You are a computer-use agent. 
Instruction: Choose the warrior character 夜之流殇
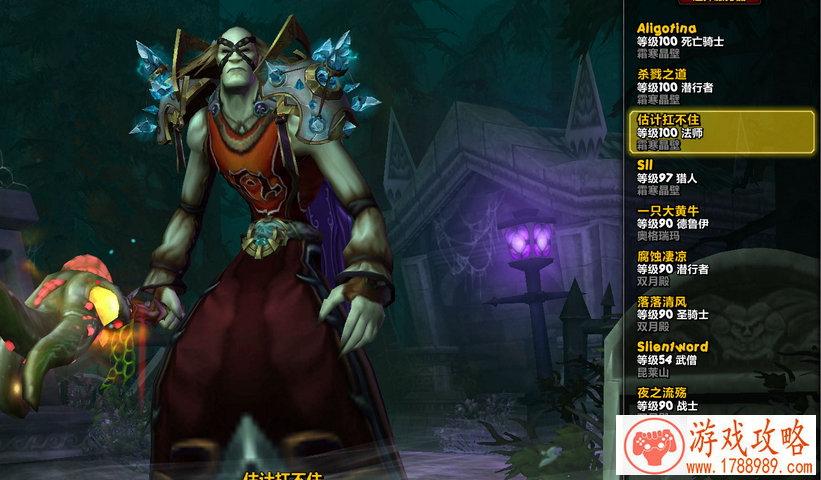720,400
